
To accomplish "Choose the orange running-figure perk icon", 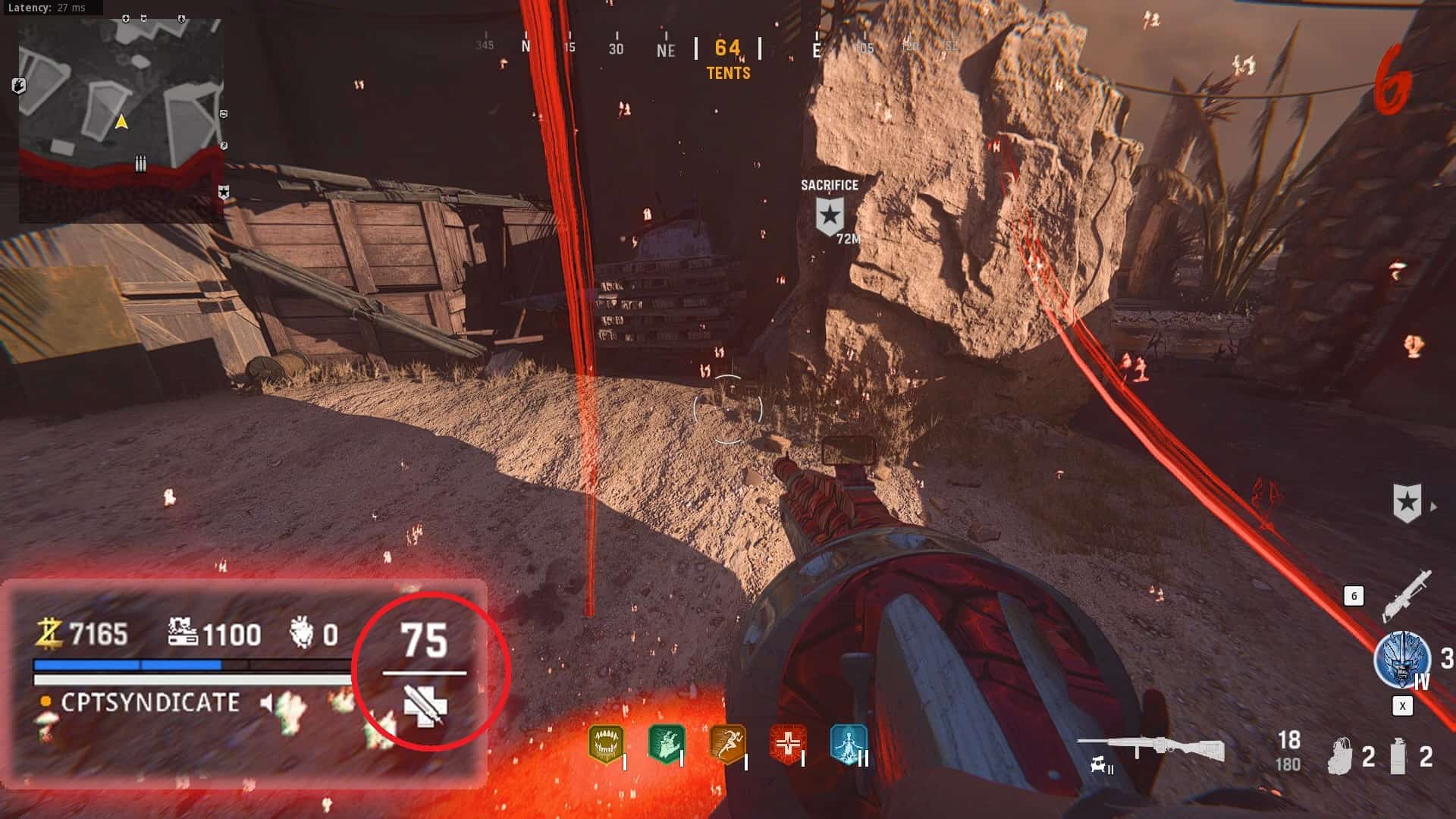I will coord(727,742).
